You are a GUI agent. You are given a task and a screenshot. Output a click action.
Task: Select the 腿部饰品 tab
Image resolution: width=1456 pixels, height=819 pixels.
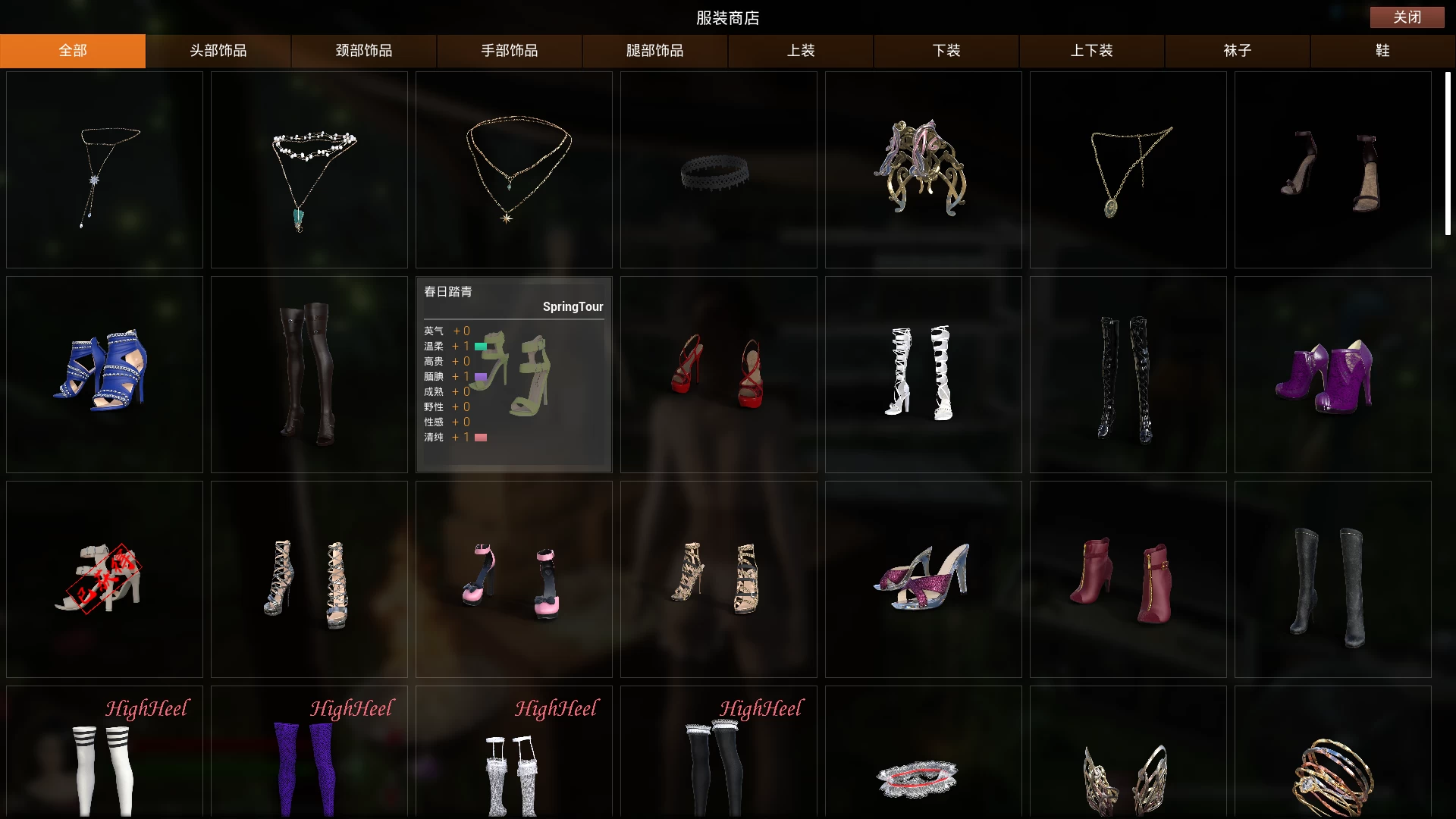click(x=655, y=51)
